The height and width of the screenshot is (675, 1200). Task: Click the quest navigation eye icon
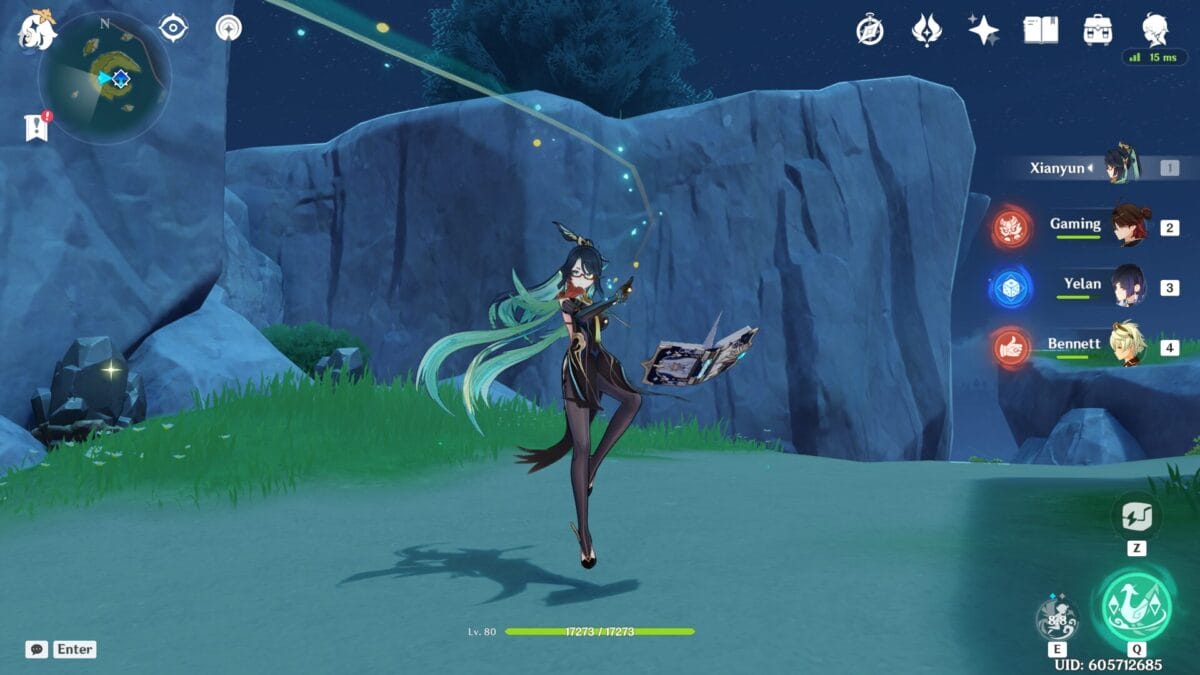point(174,28)
